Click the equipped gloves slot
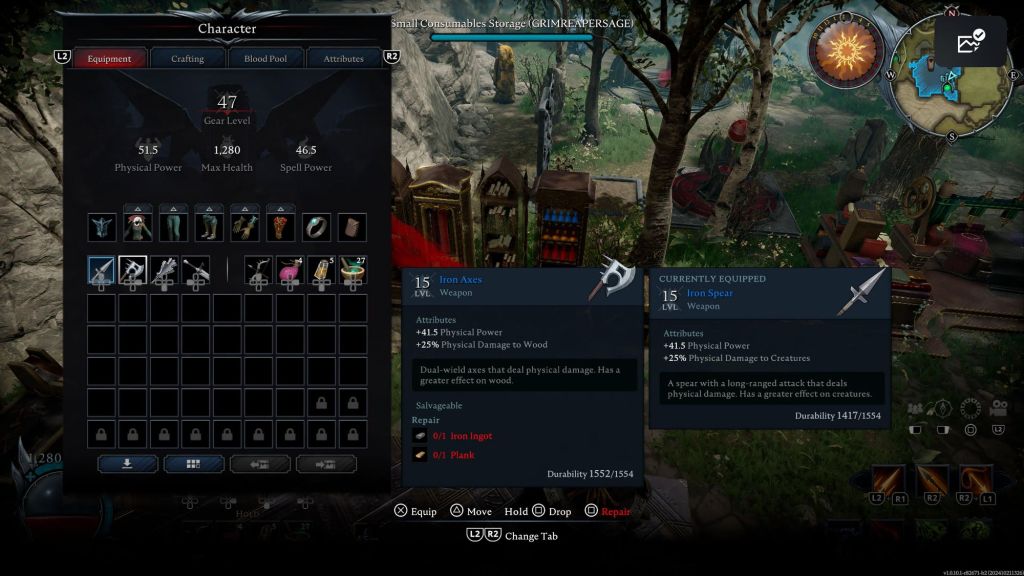This screenshot has width=1024, height=576. (245, 227)
